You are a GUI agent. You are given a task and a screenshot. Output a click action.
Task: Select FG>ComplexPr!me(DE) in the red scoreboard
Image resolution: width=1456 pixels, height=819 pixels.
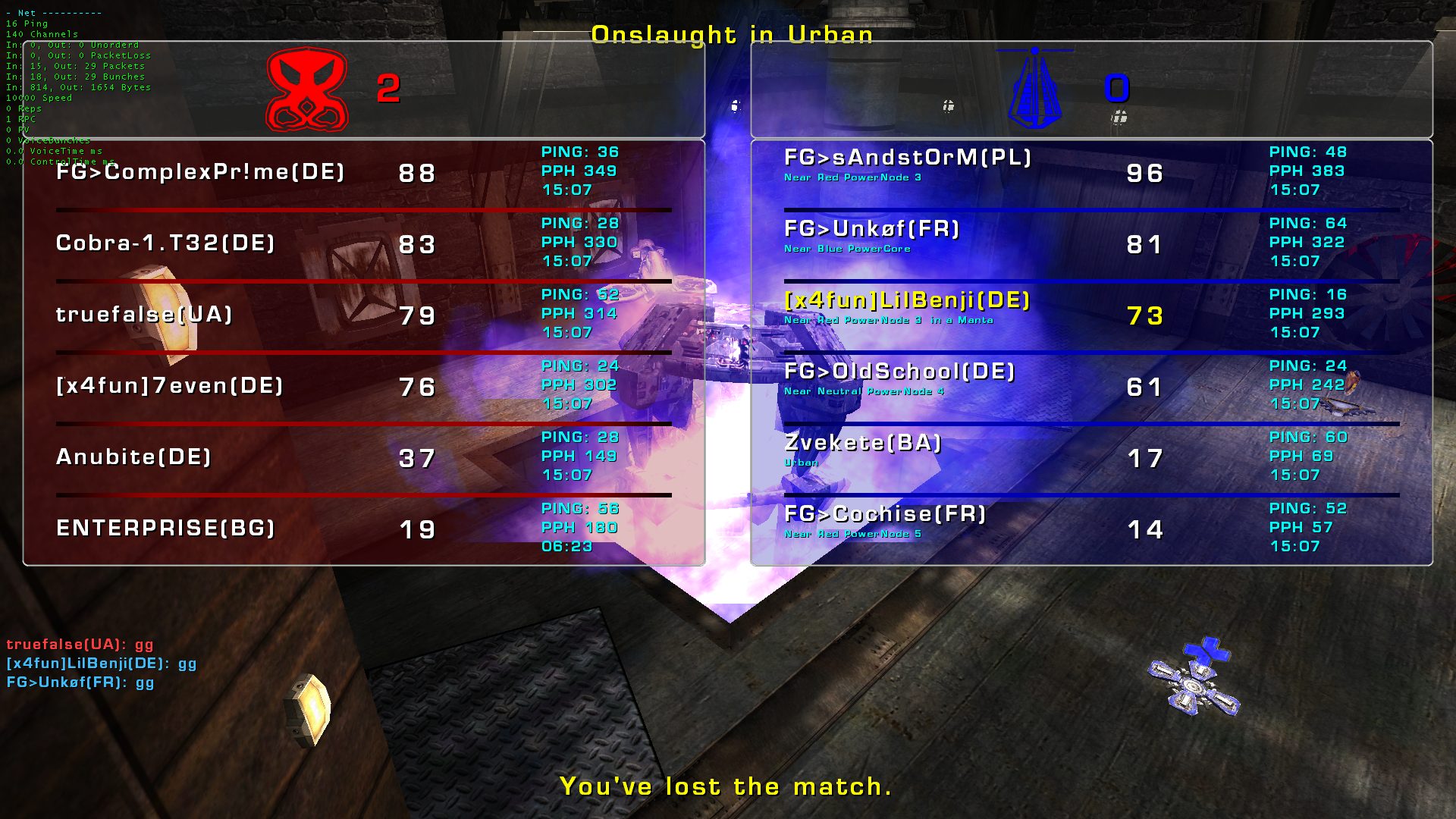(200, 172)
